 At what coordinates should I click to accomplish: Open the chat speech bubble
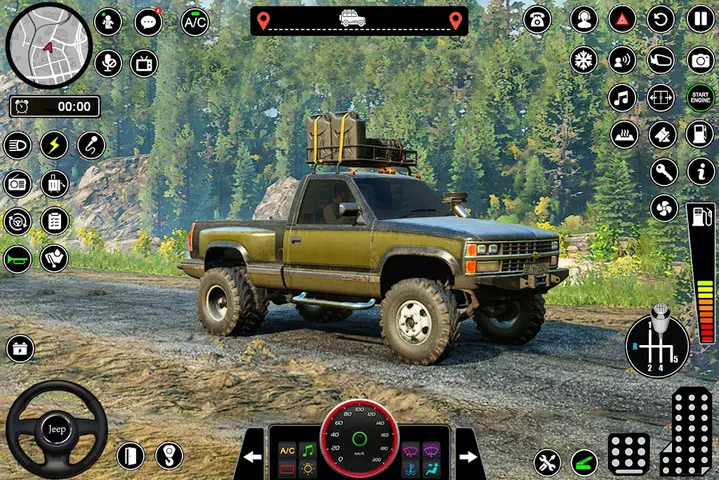(148, 22)
